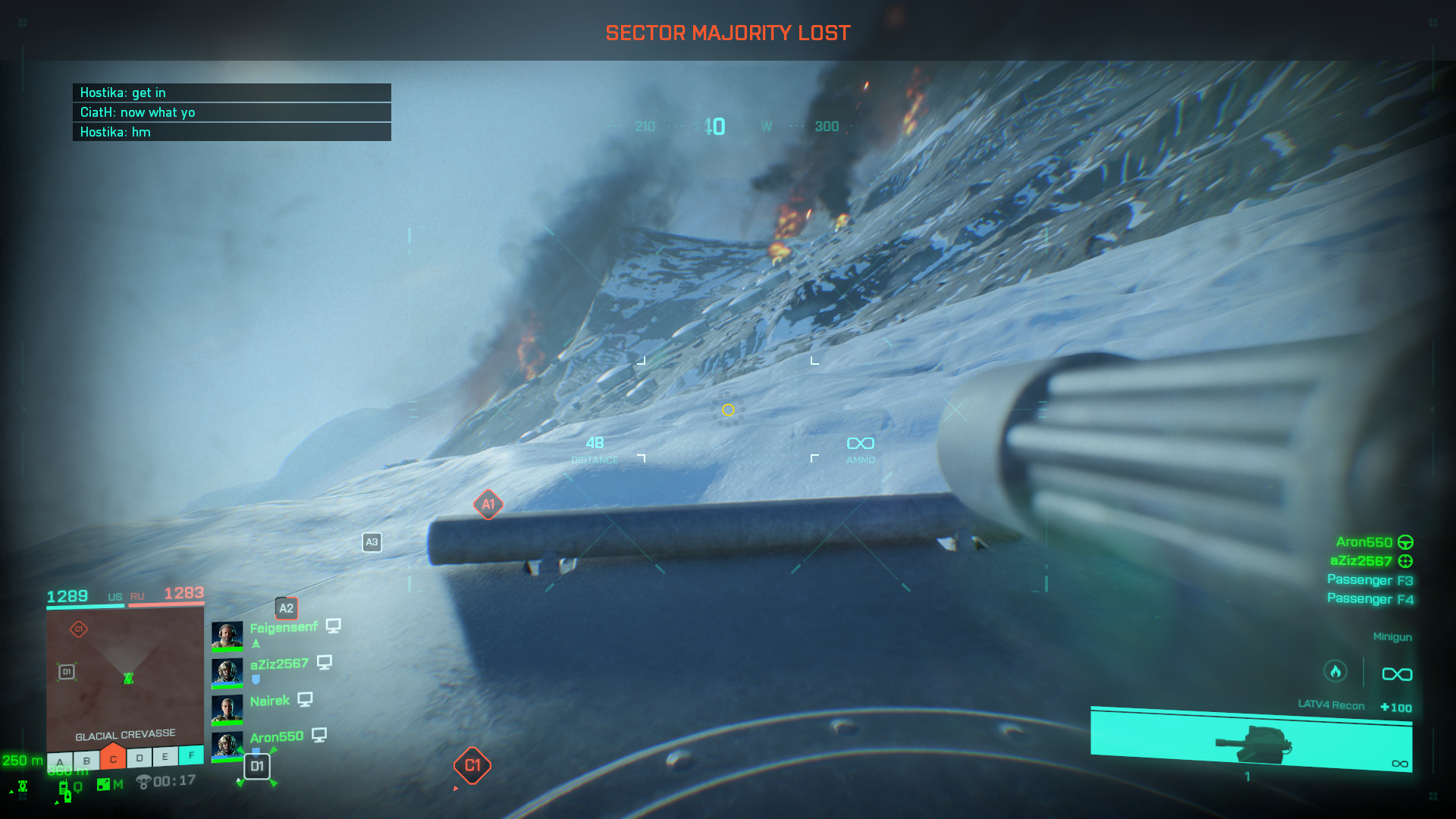This screenshot has width=1456, height=819.
Task: Switch to the Passenger F4 seat
Action: coord(1370,599)
